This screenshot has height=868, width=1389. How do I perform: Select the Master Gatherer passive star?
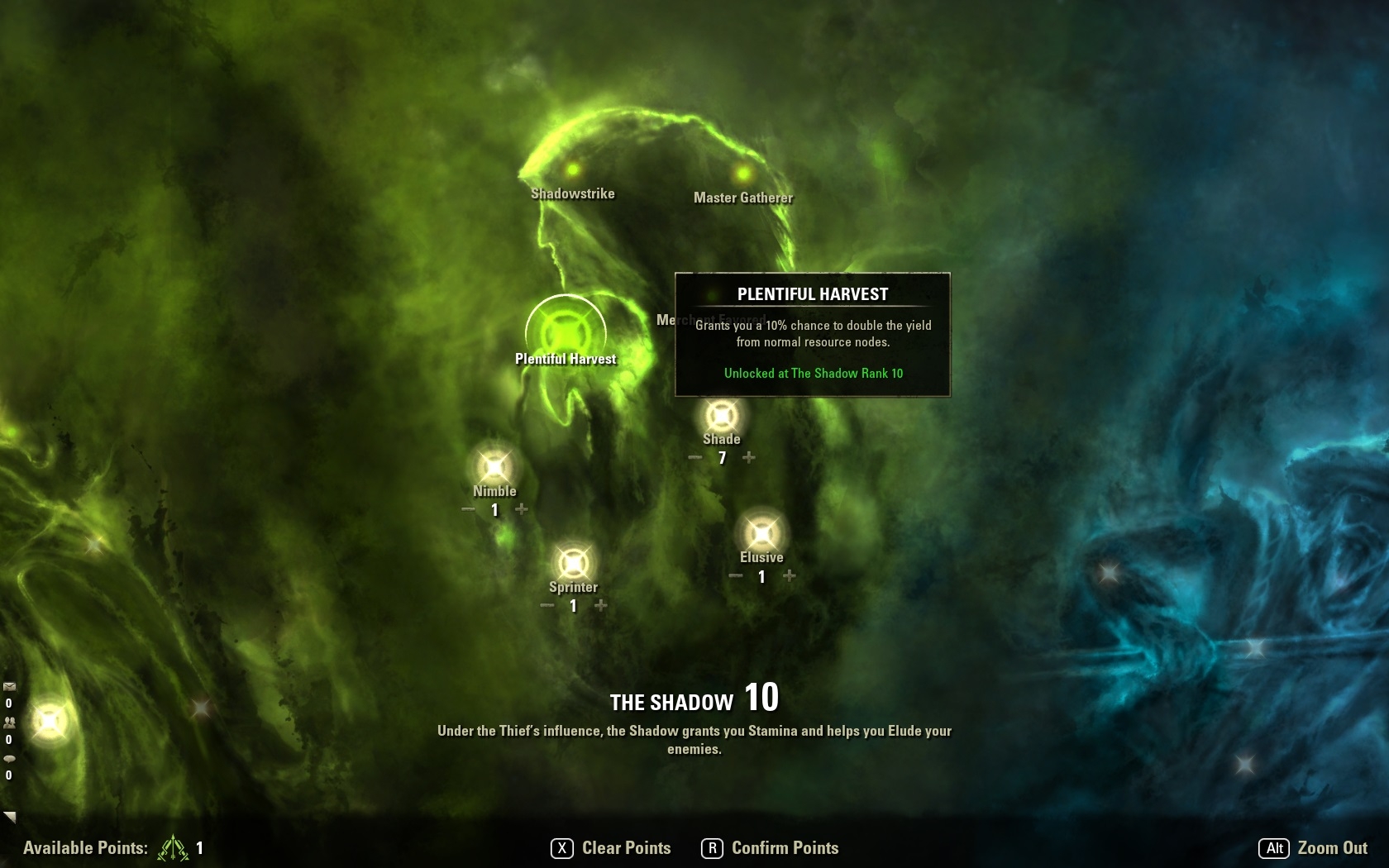pyautogui.click(x=742, y=174)
